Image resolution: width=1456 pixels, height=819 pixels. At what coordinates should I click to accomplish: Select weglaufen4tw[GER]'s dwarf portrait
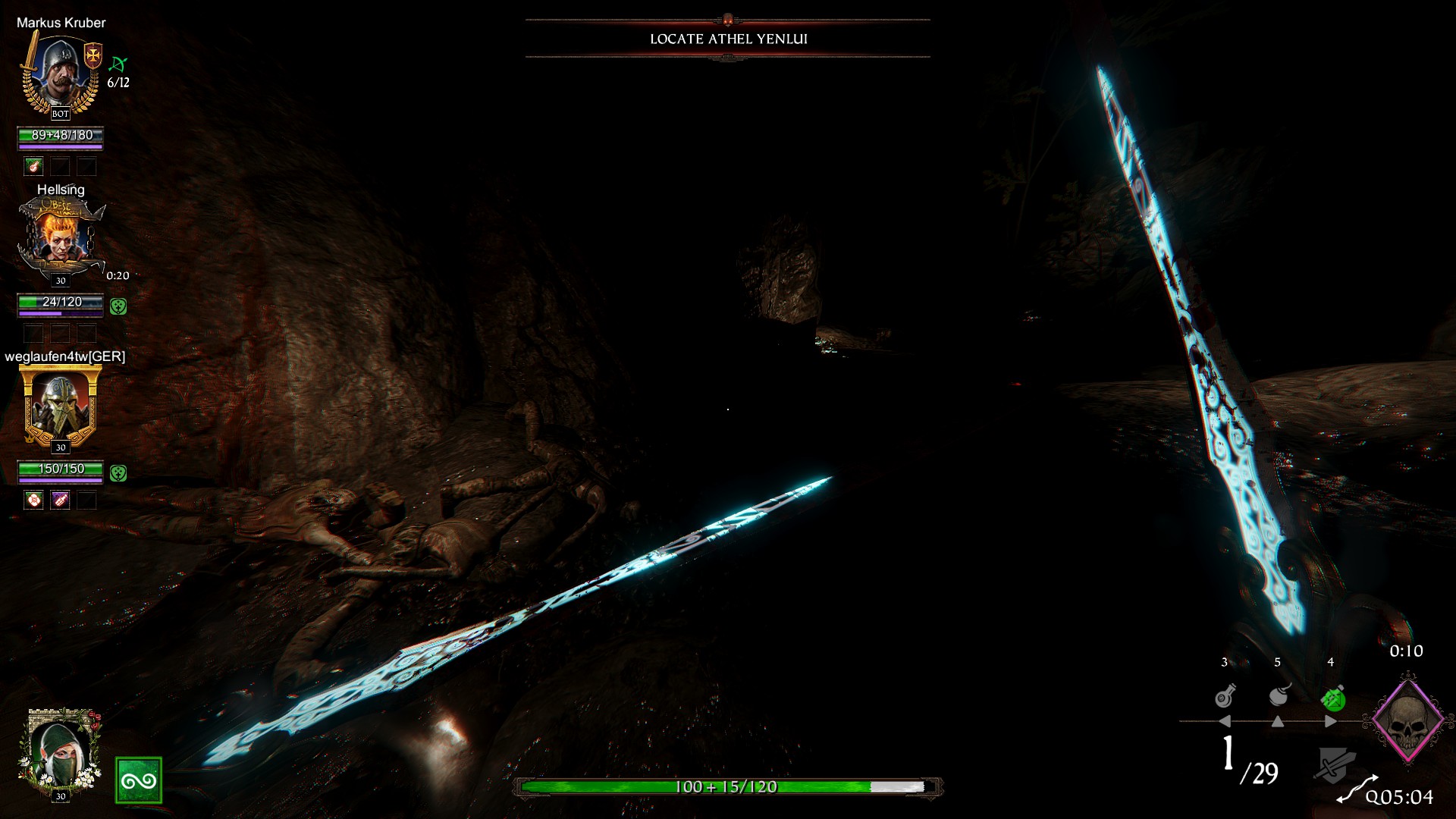coord(61,406)
